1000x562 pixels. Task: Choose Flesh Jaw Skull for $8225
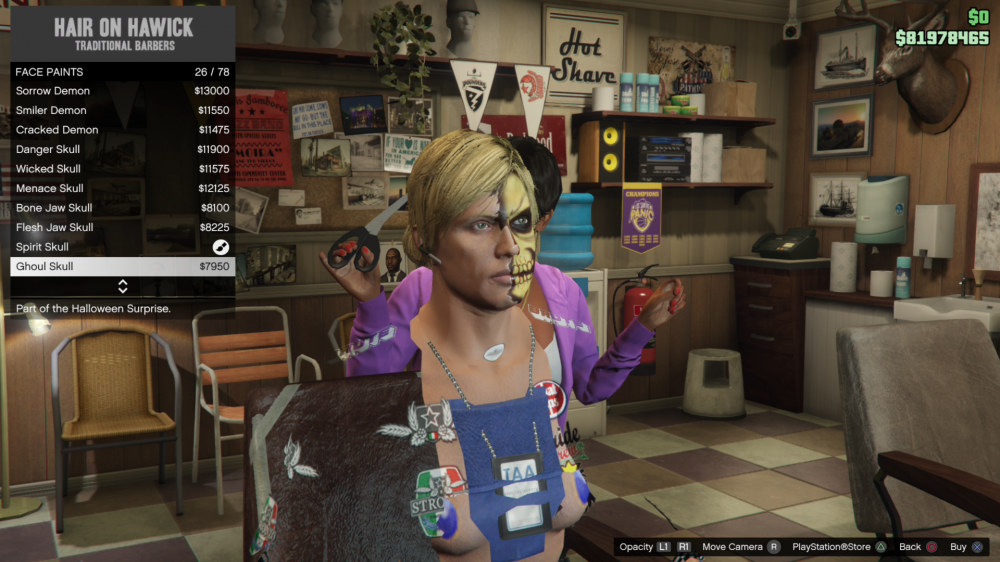click(122, 227)
